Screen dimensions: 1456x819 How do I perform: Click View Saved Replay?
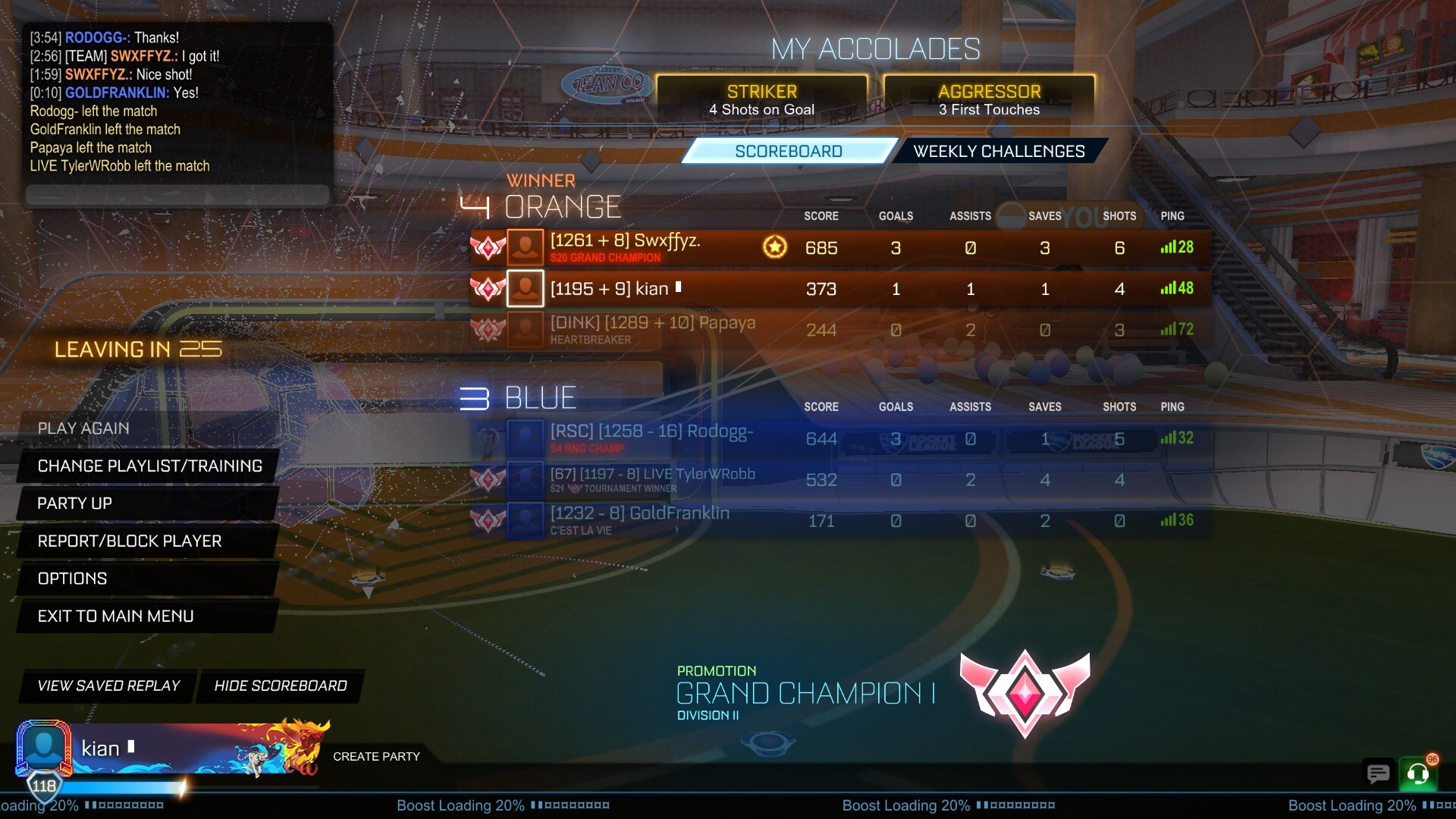click(108, 686)
